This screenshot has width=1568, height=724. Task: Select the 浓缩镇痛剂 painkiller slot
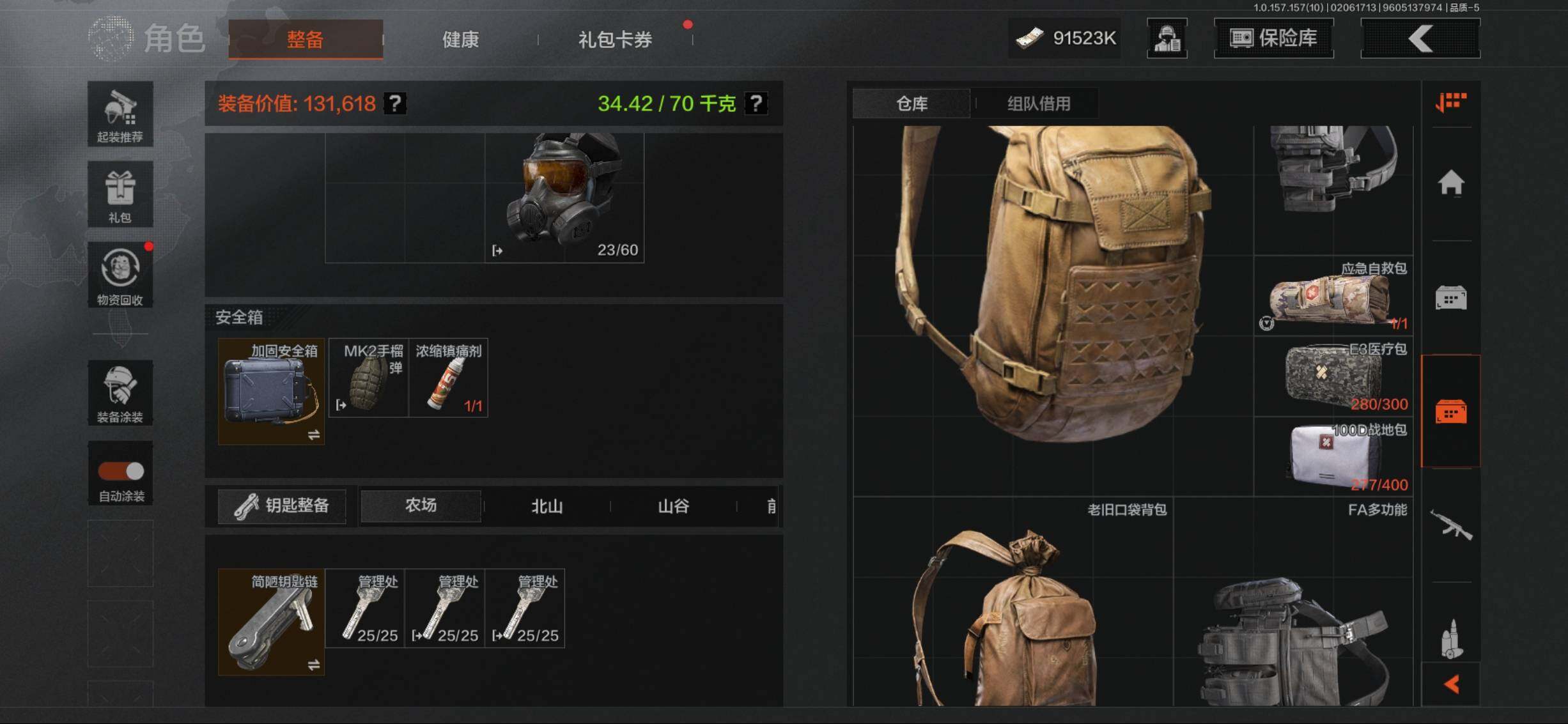coord(448,378)
